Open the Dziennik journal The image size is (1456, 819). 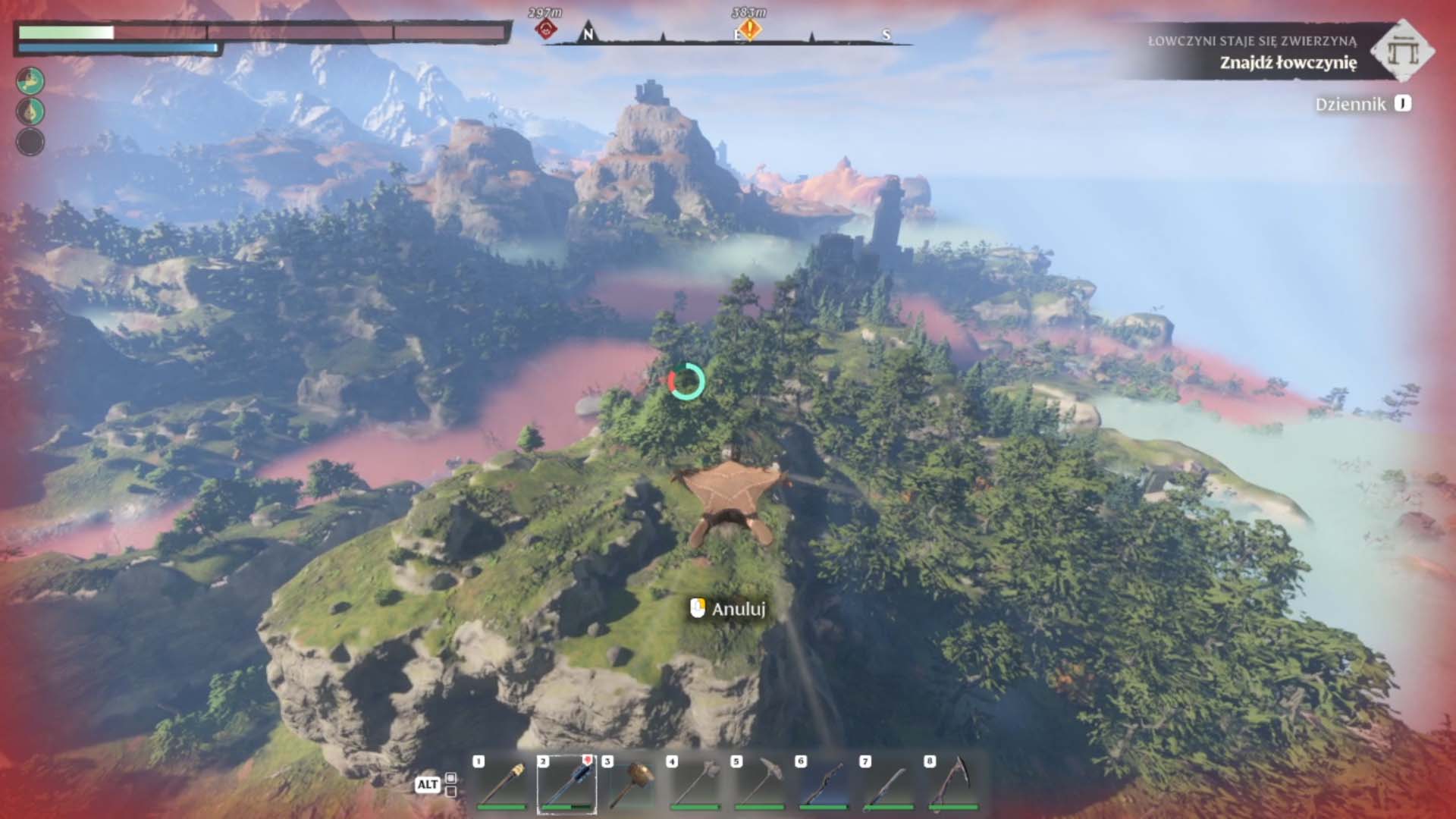(1363, 104)
